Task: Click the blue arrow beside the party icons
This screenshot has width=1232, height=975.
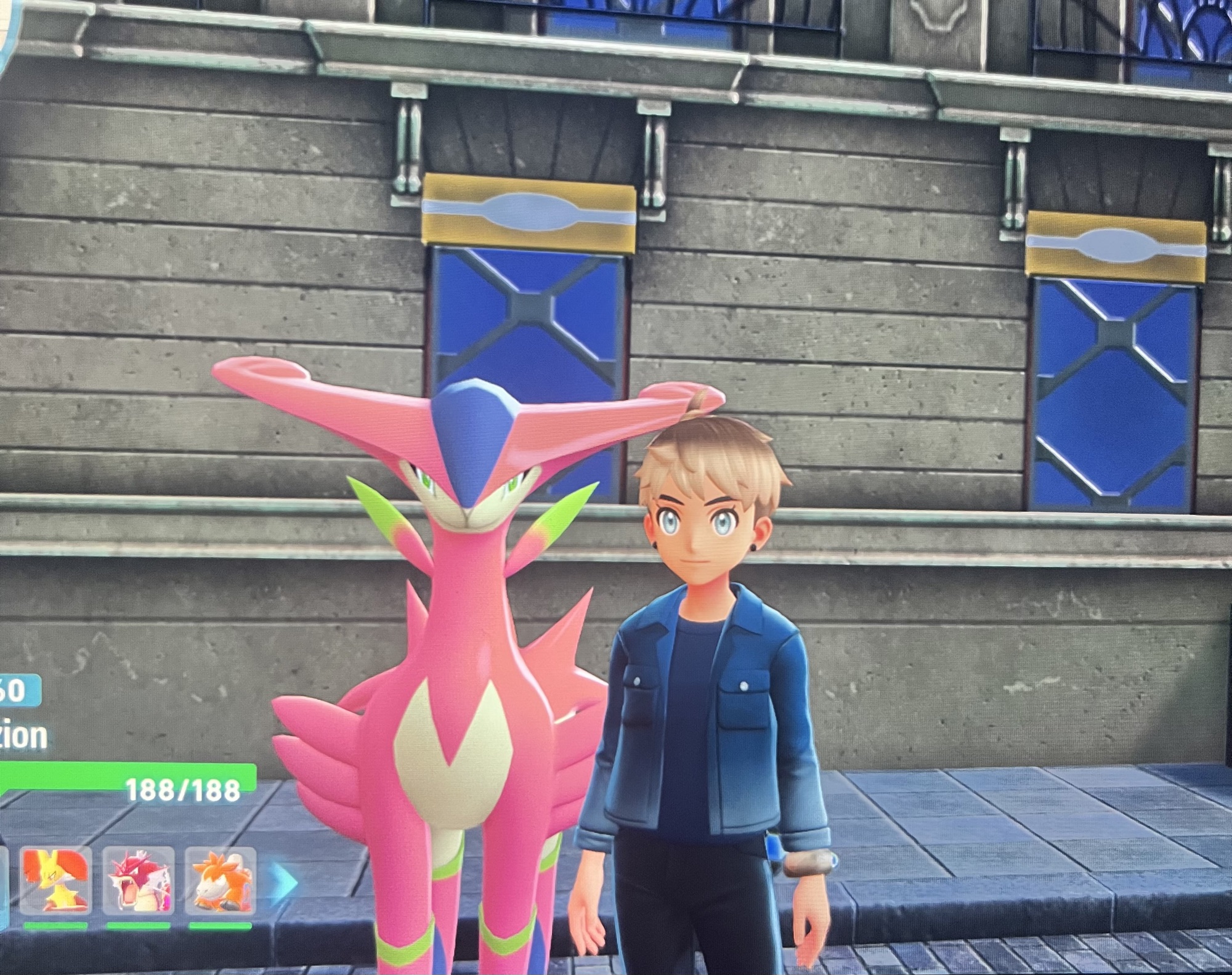Action: 285,882
